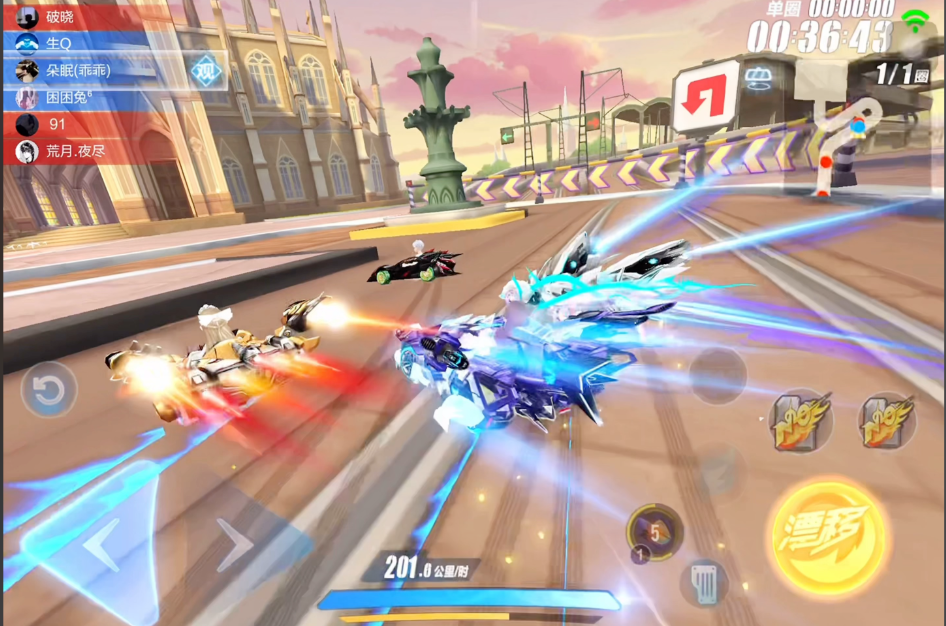Toggle the 观 spectate diamond icon
Viewport: 946px width, 626px height.
(x=206, y=71)
